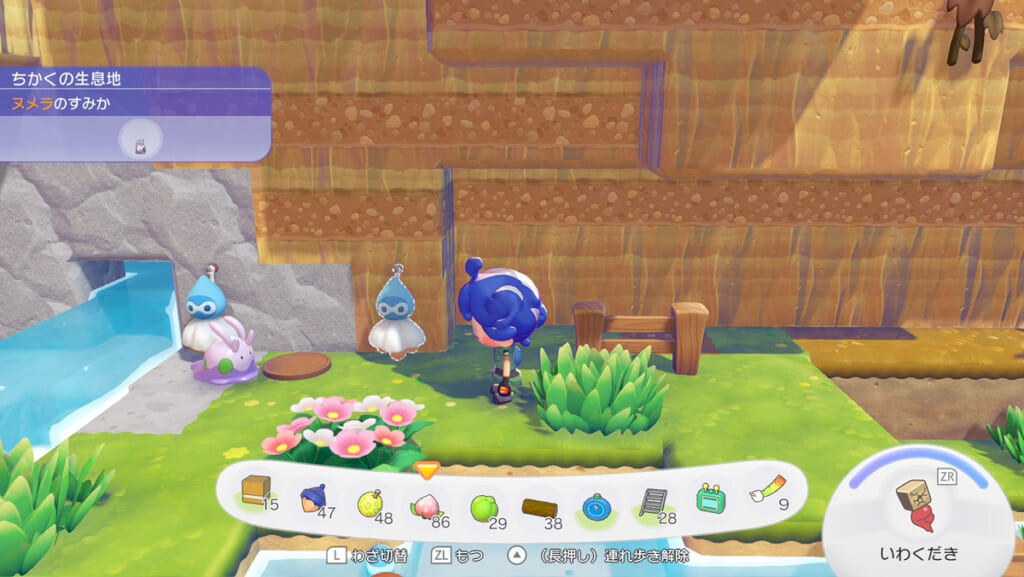Image resolution: width=1024 pixels, height=577 pixels.
Task: Activate the いわくだき move icon
Action: tap(916, 508)
